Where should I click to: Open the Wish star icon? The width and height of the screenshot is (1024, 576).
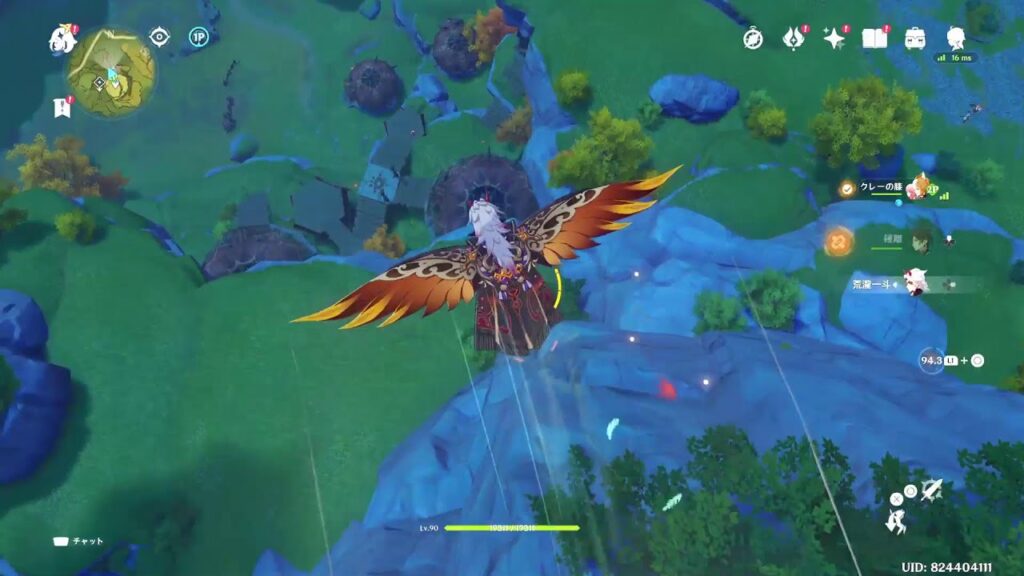coord(834,39)
